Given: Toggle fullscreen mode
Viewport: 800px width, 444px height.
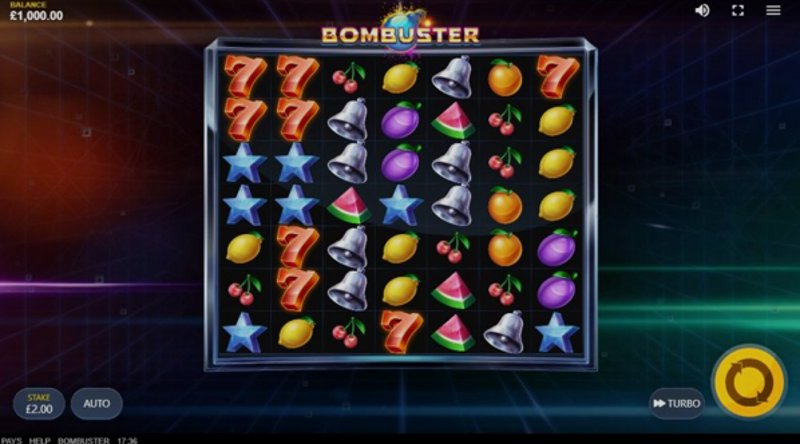Looking at the screenshot, I should tap(738, 10).
